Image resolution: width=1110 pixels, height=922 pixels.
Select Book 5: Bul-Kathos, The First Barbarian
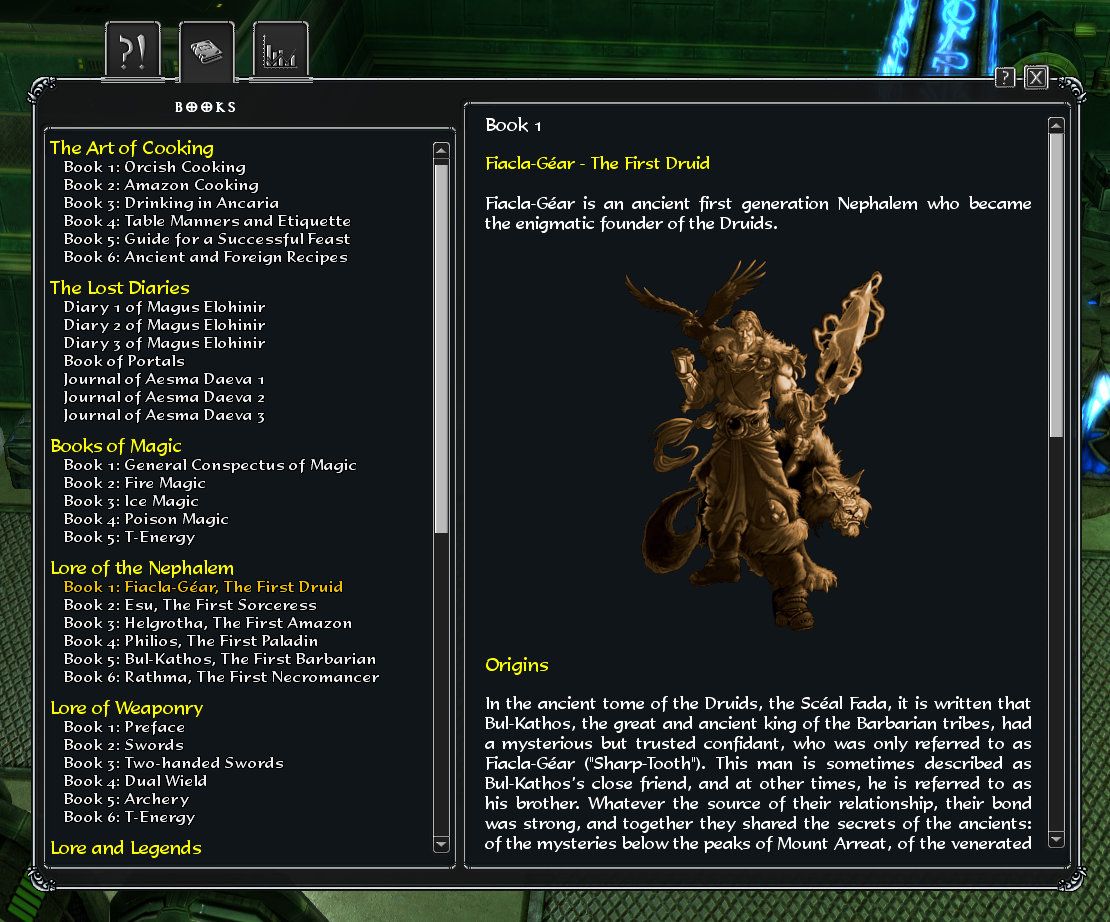[x=220, y=659]
